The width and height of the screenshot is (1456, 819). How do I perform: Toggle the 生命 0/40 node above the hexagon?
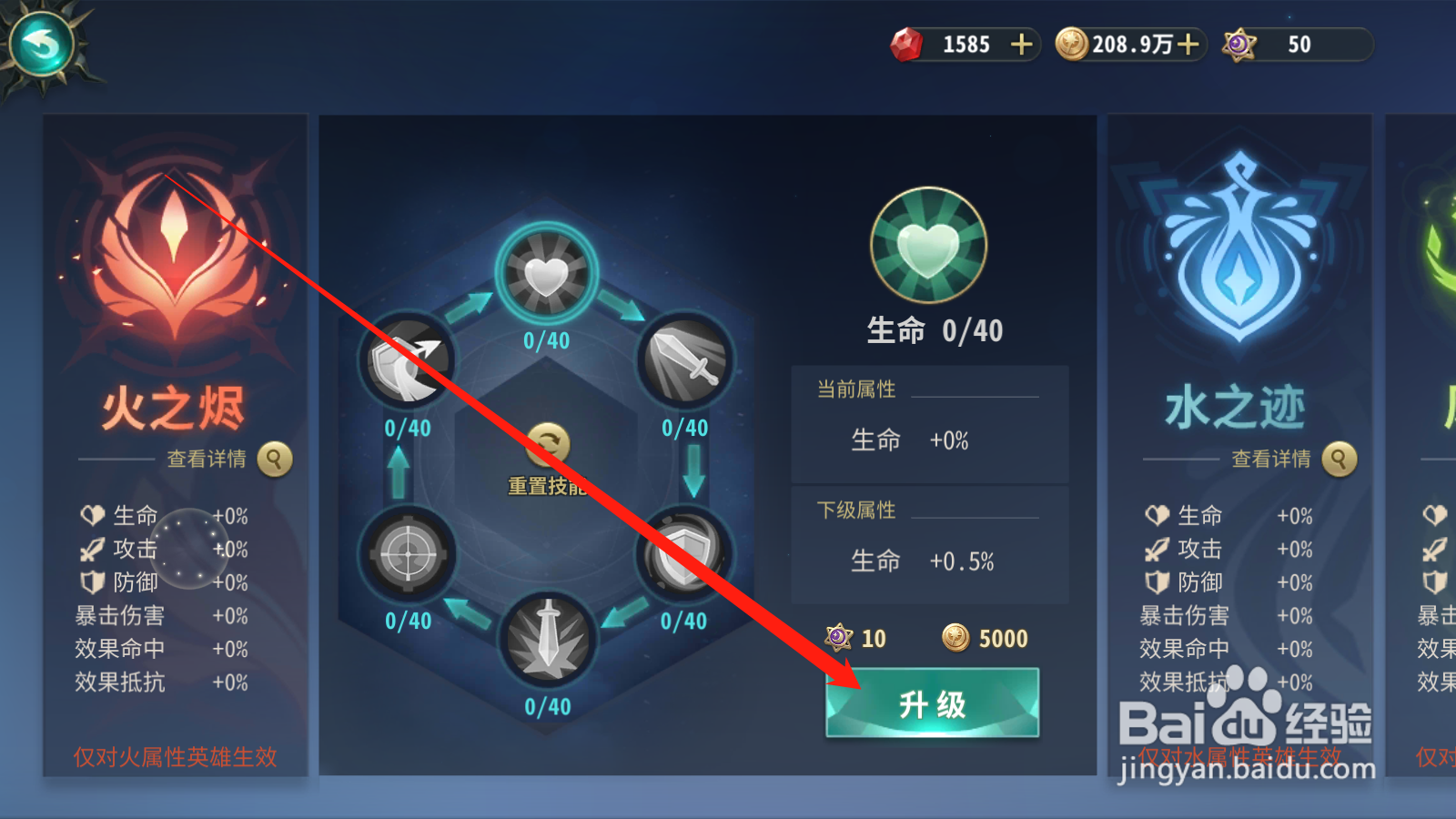pos(546,273)
